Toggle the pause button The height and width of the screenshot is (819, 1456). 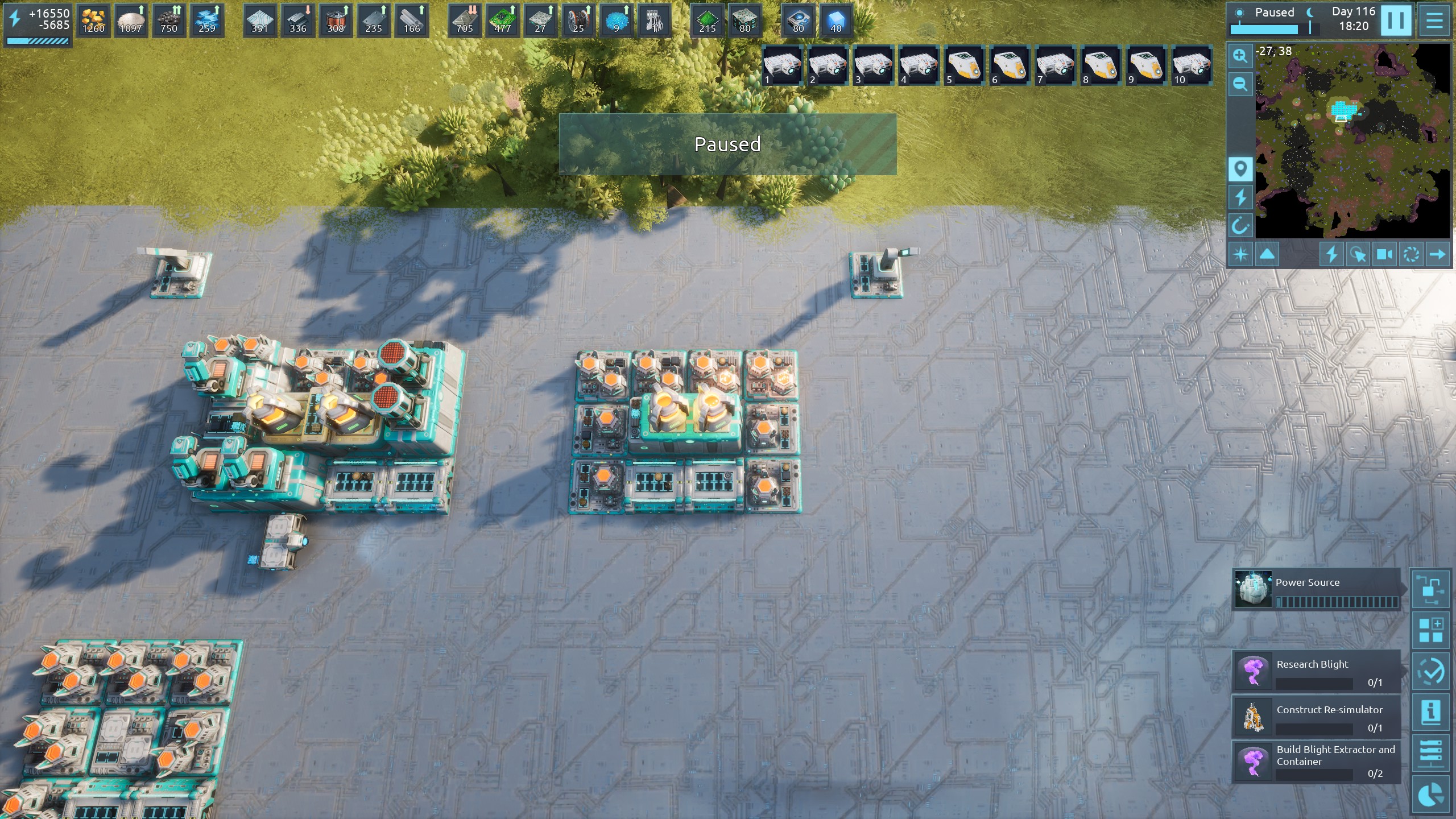(1395, 21)
